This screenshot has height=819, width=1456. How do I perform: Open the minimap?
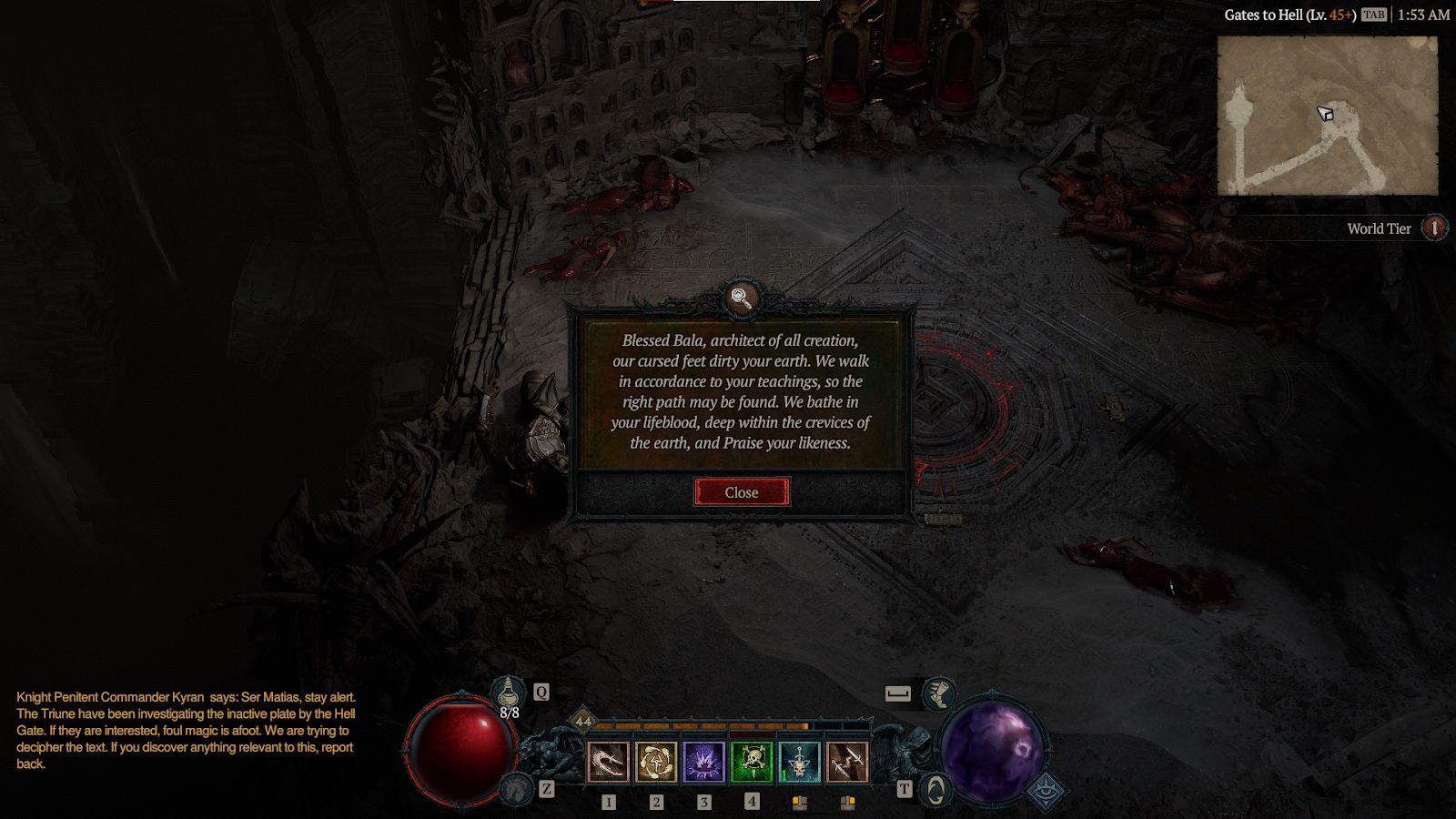[1327, 116]
